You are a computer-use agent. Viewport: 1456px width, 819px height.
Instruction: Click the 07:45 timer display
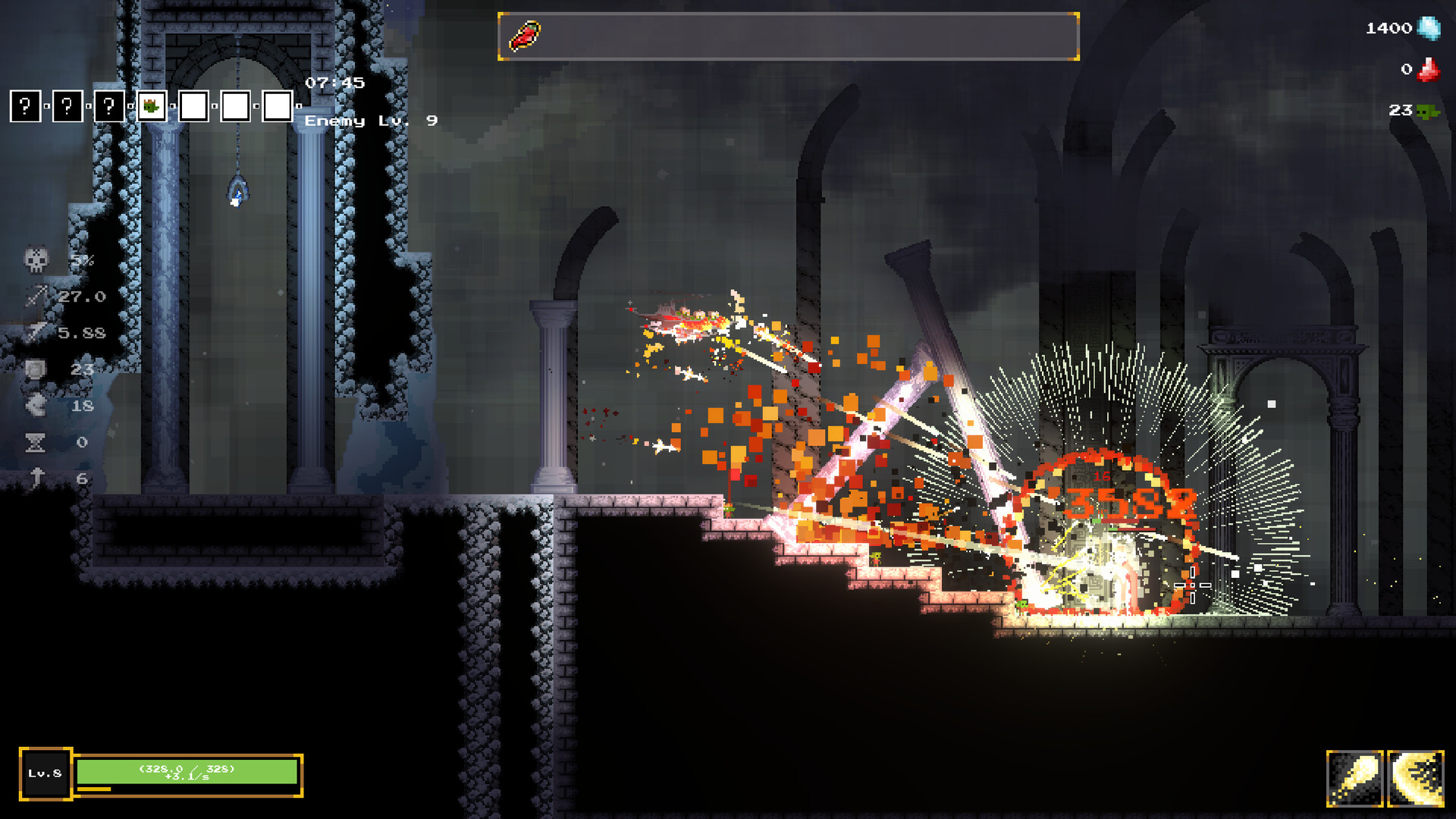pyautogui.click(x=334, y=83)
